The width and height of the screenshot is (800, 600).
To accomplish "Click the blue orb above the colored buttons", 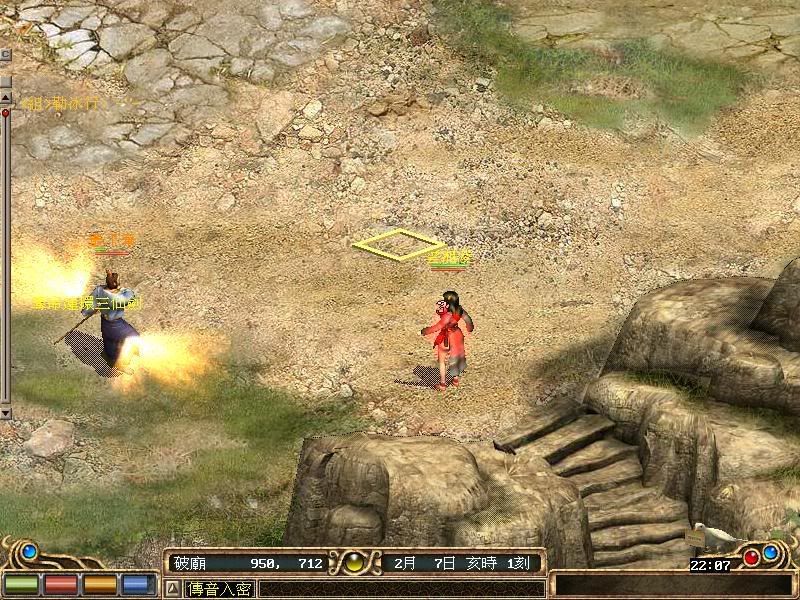I will [x=30, y=550].
